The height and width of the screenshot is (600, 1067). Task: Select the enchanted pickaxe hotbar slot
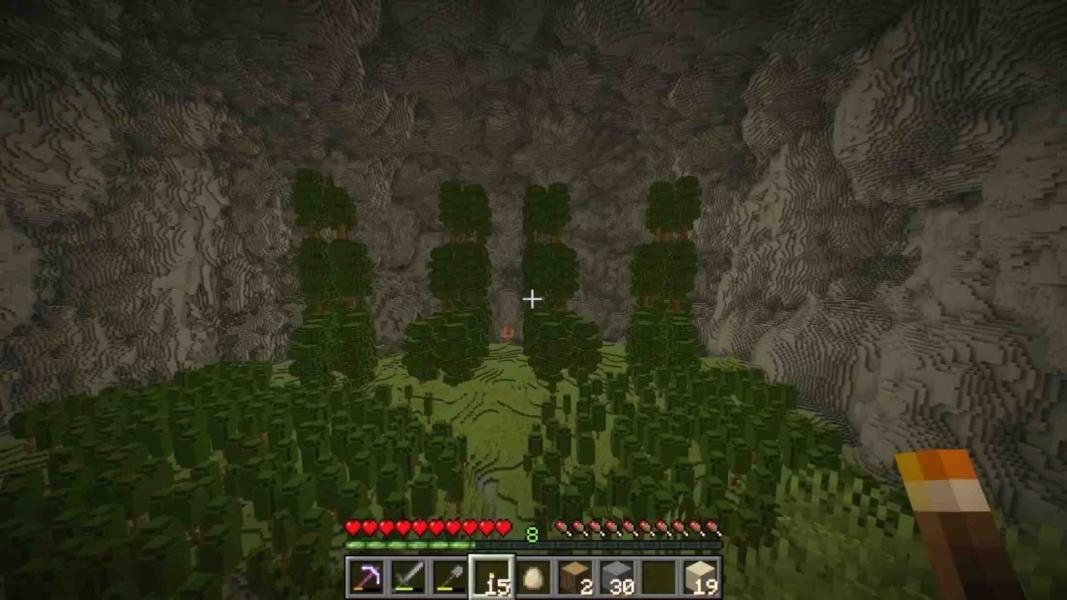[365, 577]
